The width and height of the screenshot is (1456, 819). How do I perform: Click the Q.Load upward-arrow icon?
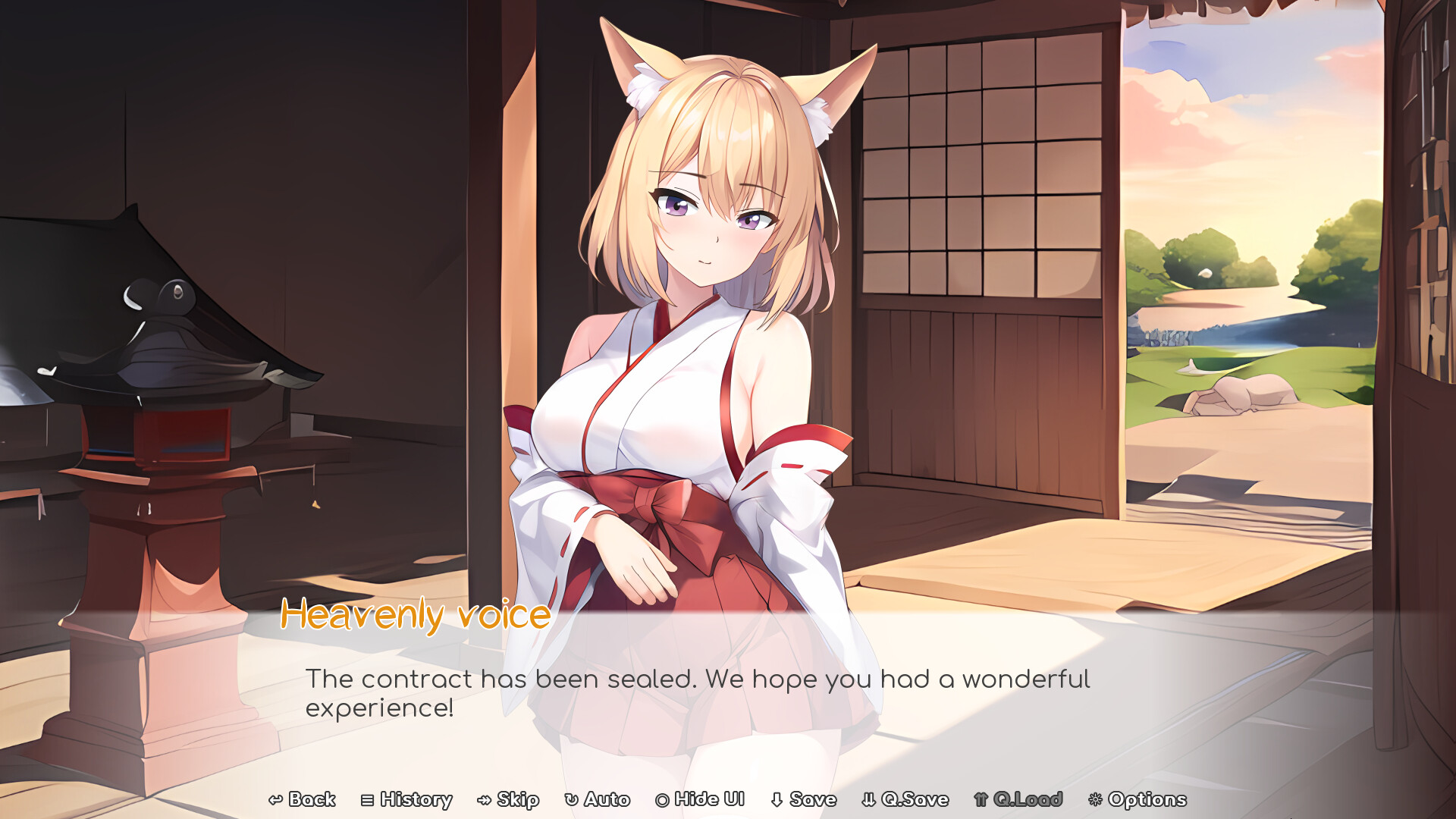tap(980, 799)
